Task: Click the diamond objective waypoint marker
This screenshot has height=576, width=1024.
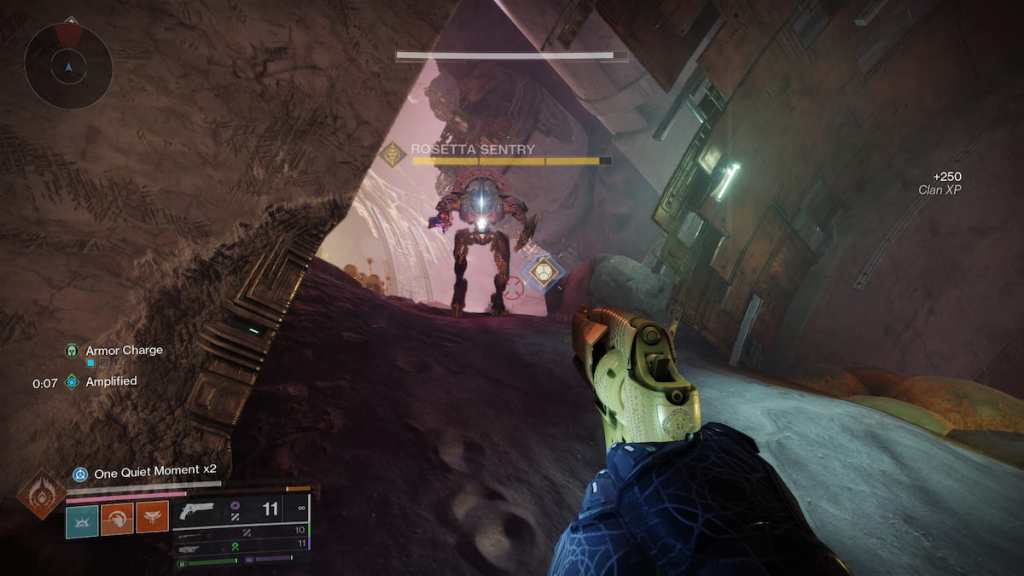Action: pos(543,271)
